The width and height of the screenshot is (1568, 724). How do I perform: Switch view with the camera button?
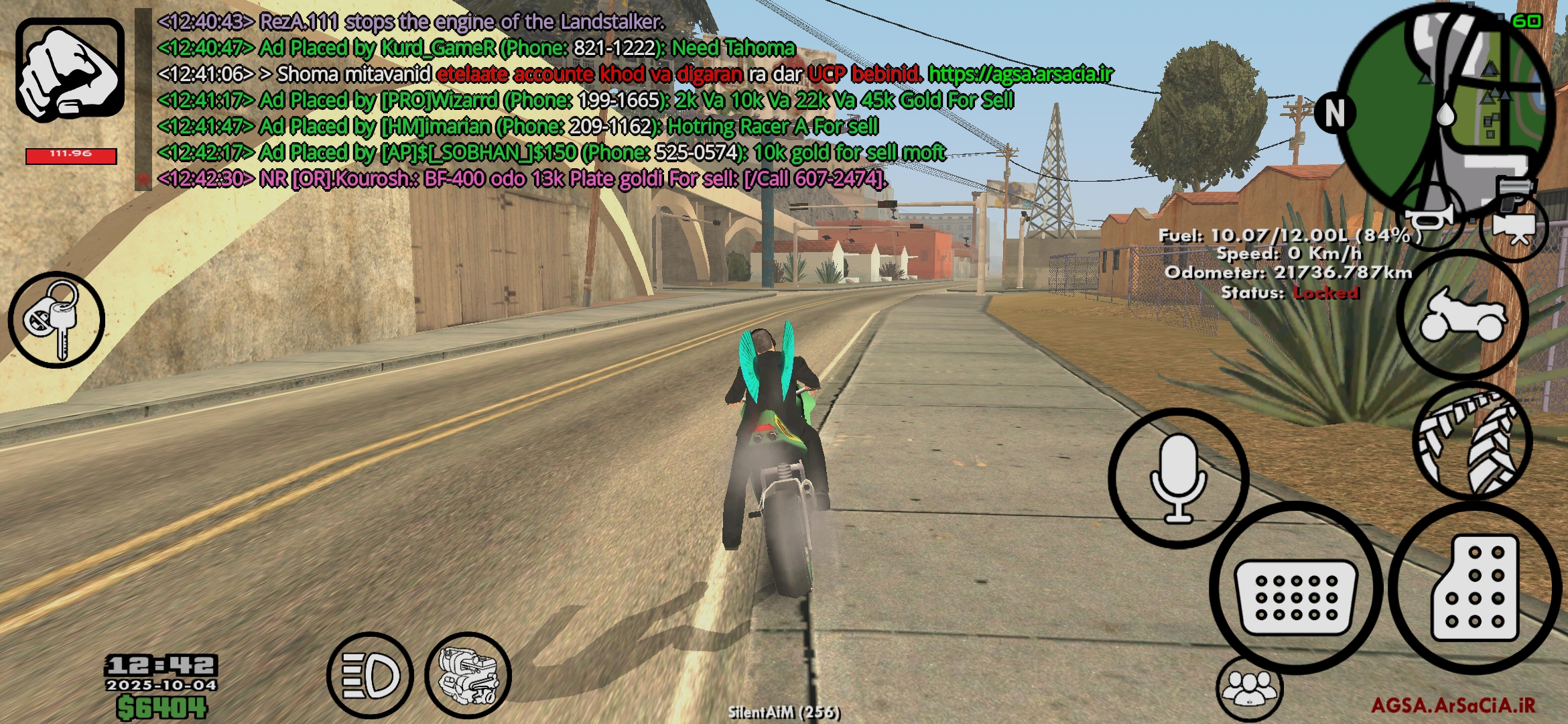tap(1513, 227)
